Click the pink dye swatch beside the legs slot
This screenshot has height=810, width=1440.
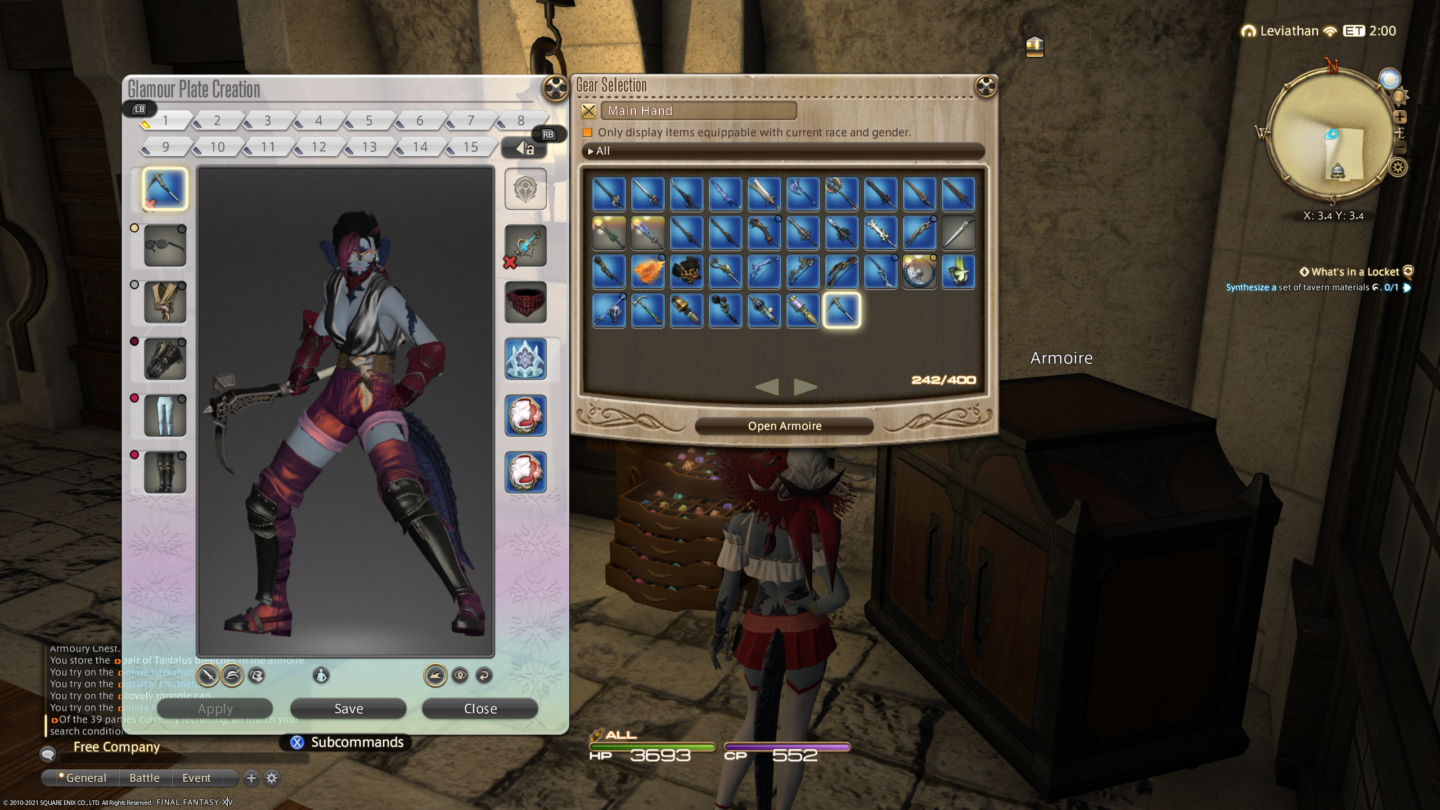pyautogui.click(x=136, y=398)
